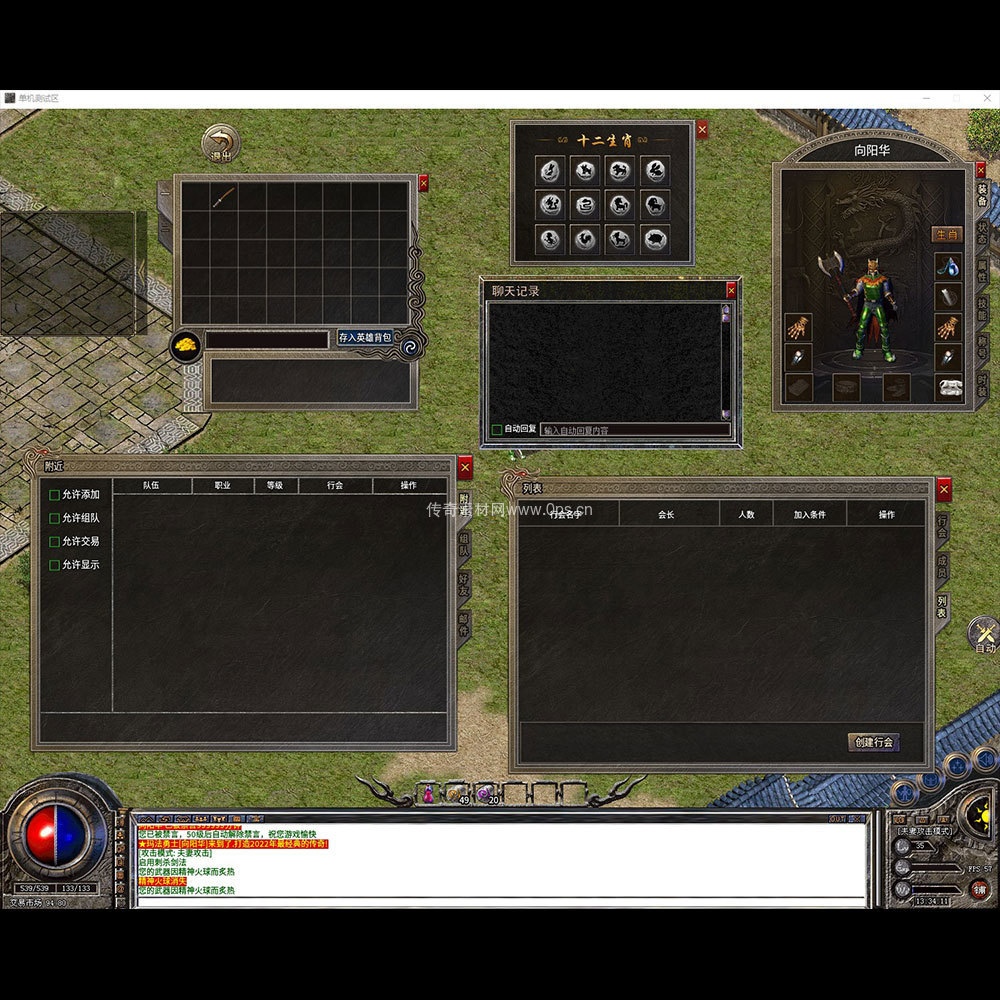This screenshot has width=1000, height=1000.
Task: Open the 邮件 mail tab
Action: [464, 624]
